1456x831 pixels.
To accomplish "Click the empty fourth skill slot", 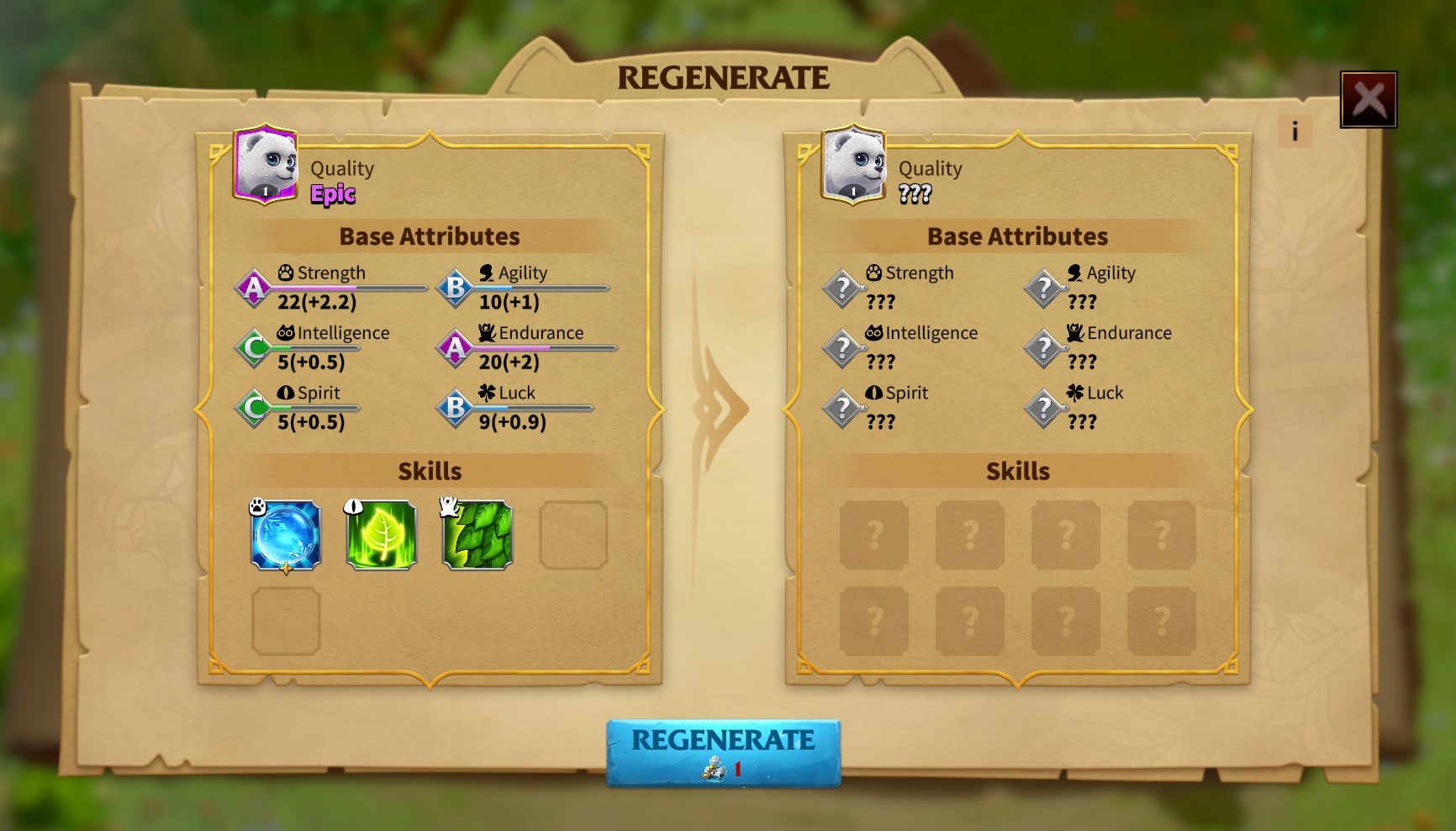I will pyautogui.click(x=572, y=536).
